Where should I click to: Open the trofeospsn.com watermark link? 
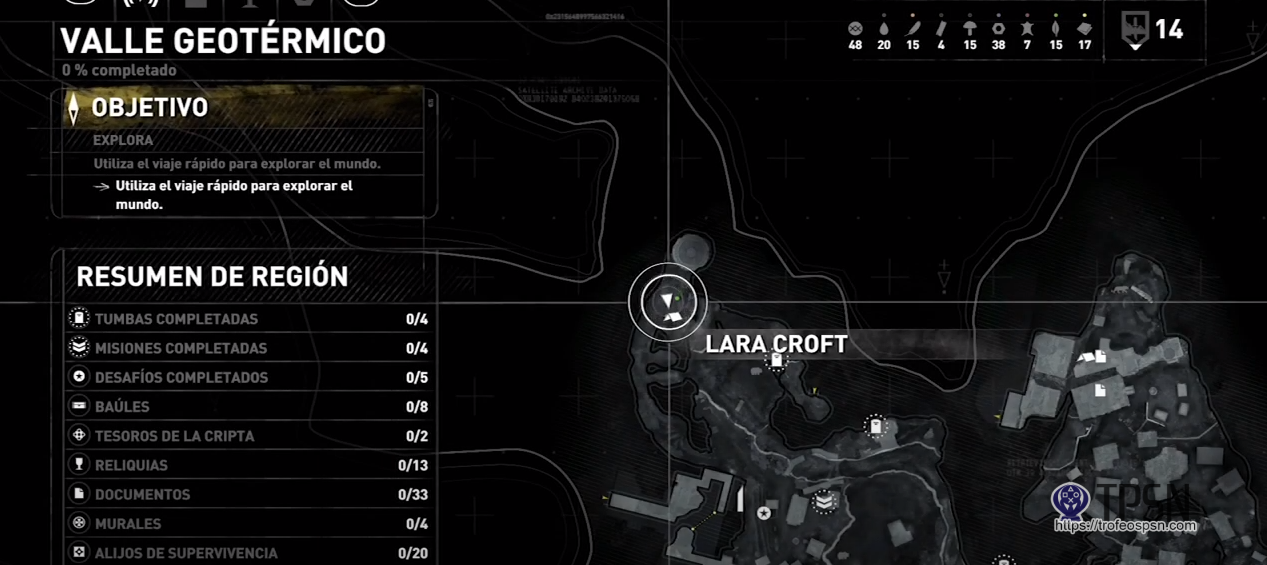tap(1126, 525)
